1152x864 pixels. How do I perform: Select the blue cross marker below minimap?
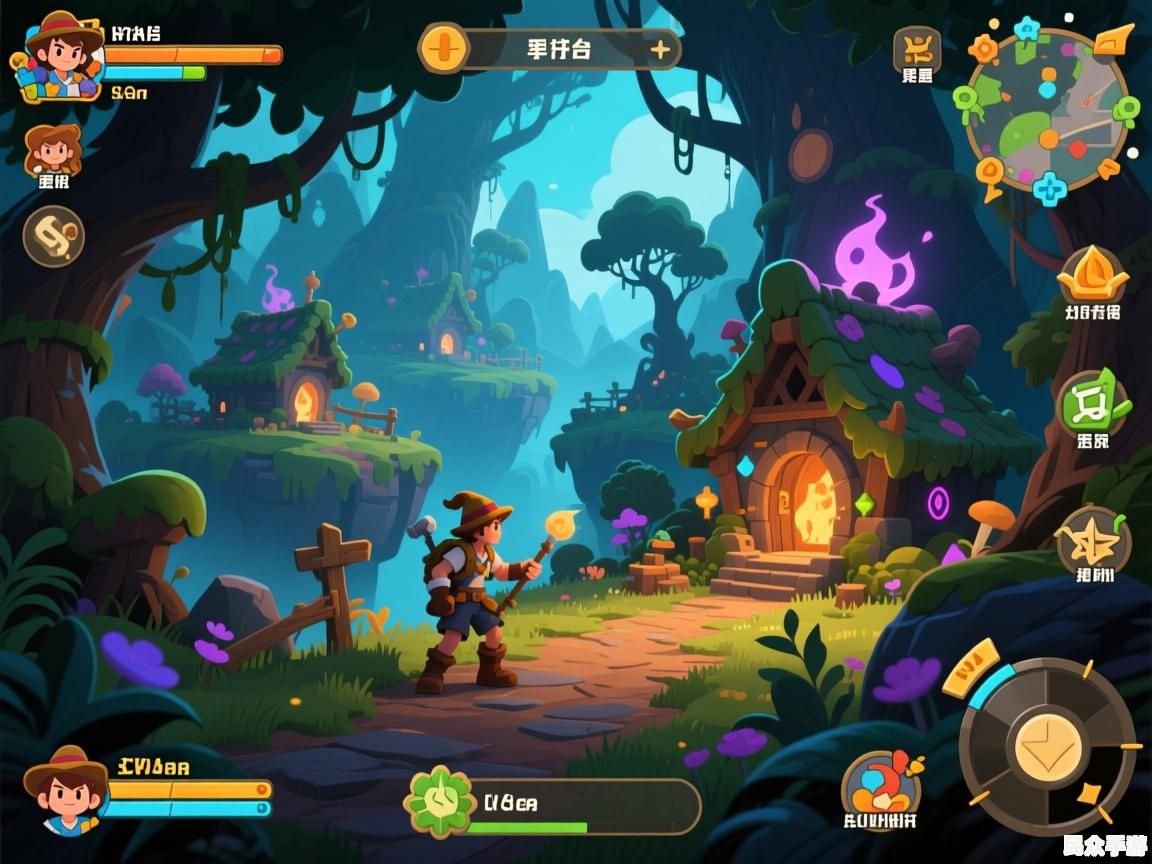click(x=1049, y=188)
